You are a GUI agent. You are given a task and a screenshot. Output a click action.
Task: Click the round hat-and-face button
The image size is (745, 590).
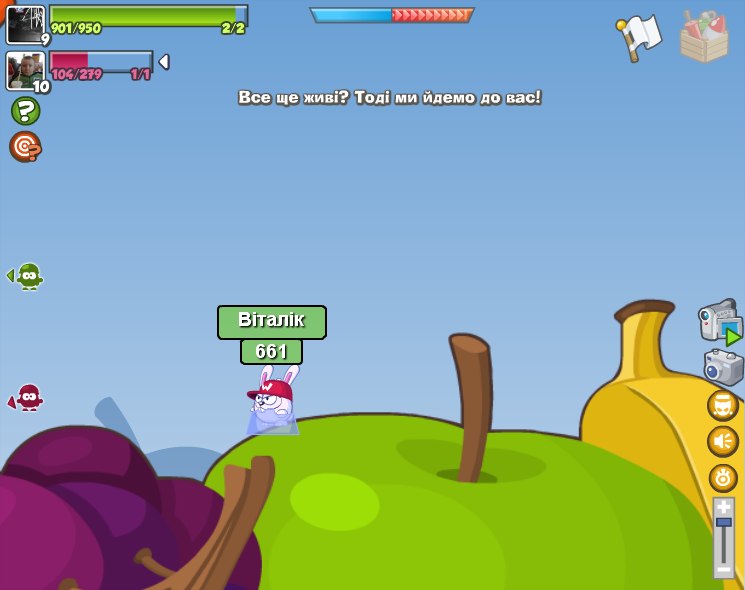click(x=722, y=405)
